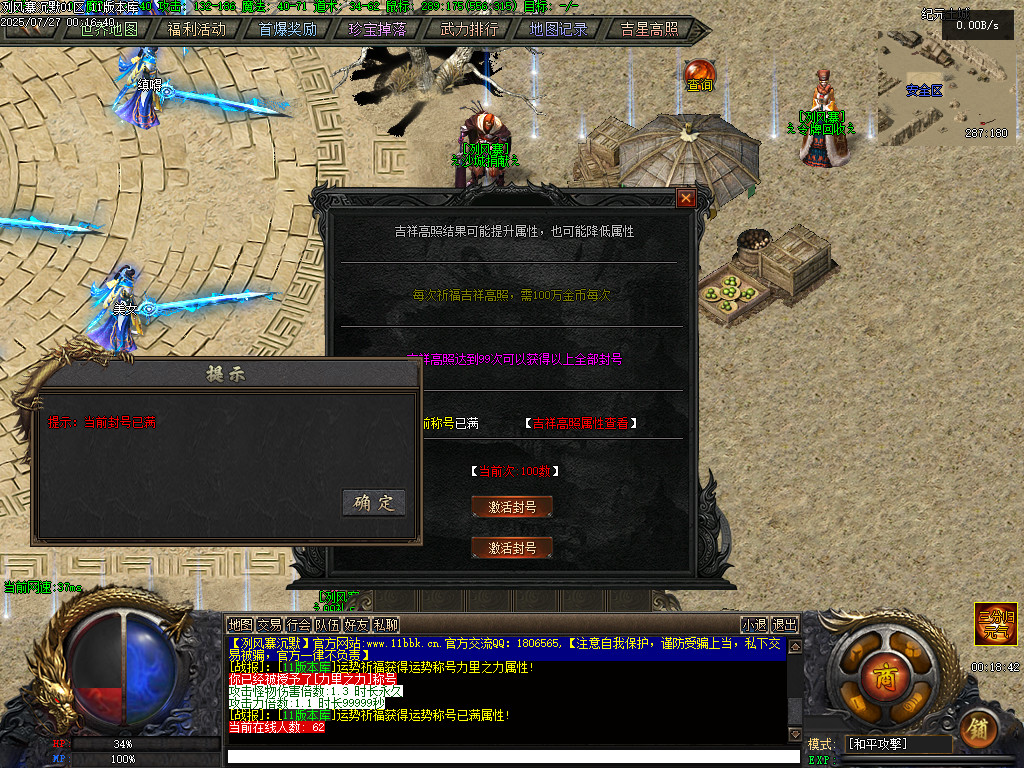Viewport: 1024px width, 768px height.
Task: Switch to the 私聊 private chat channel
Action: [385, 625]
